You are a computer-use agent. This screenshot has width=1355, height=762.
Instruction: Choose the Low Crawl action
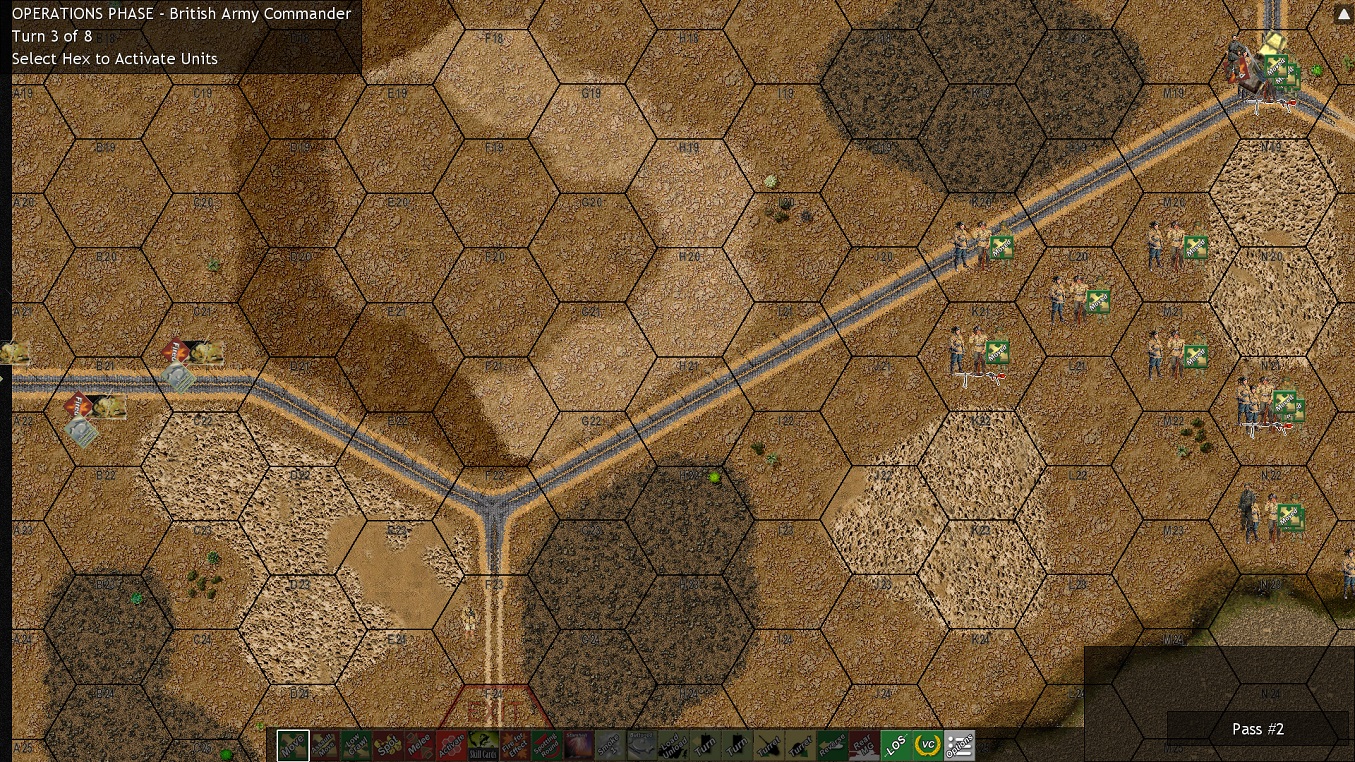tap(356, 745)
